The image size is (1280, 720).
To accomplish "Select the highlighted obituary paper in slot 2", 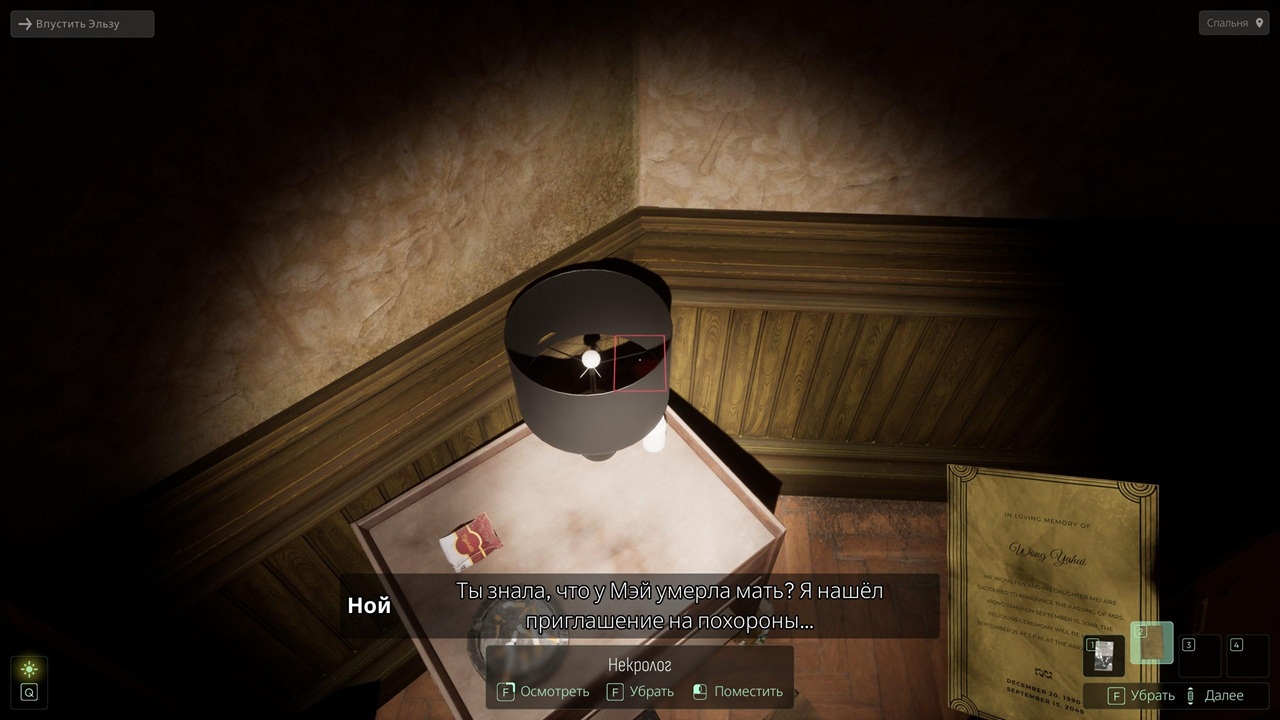I will click(x=1152, y=644).
